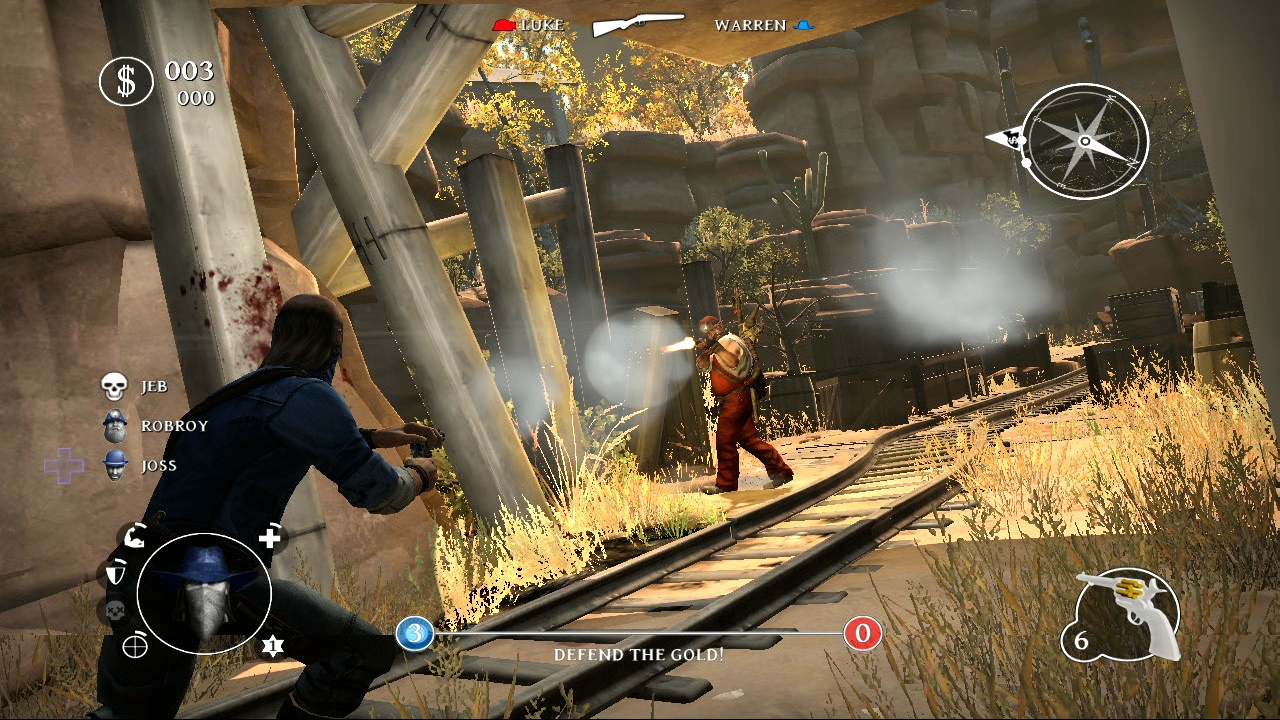
Task: Click the rifle icon in the kill feed
Action: (x=639, y=25)
